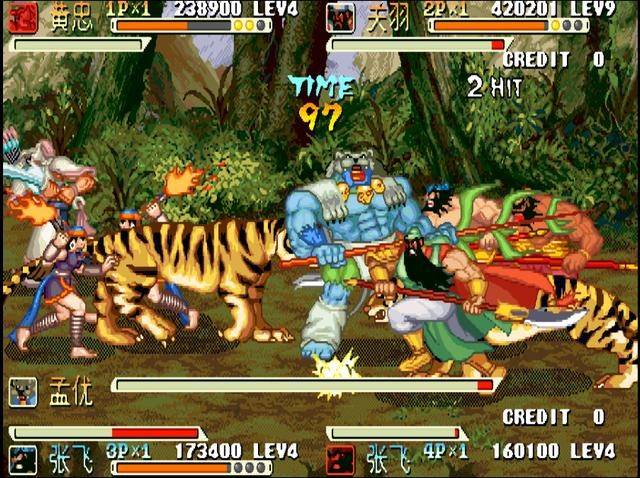
Task: Select player 2's Guan Yu portrait
Action: point(341,17)
